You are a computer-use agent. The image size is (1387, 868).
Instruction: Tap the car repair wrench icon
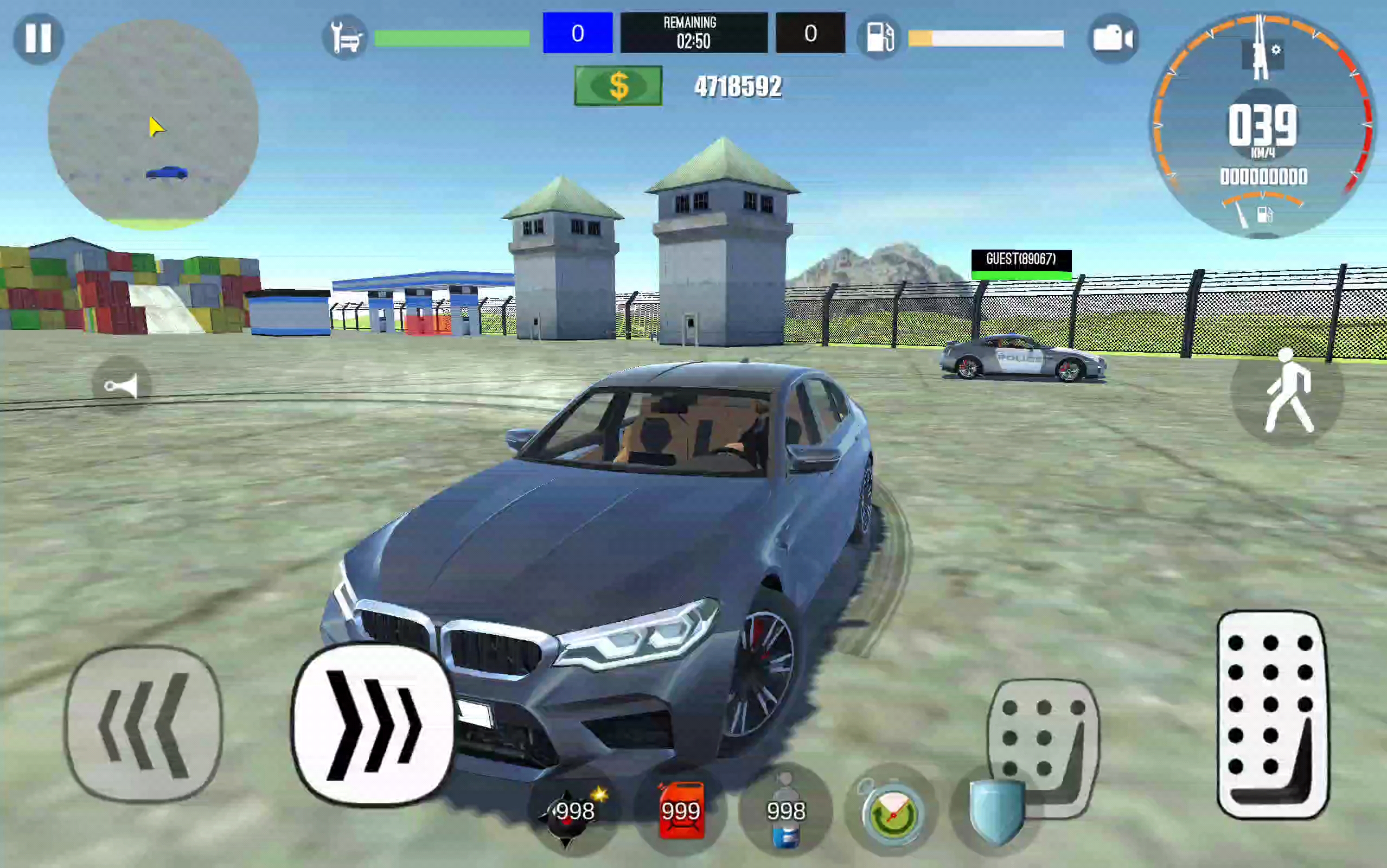345,39
